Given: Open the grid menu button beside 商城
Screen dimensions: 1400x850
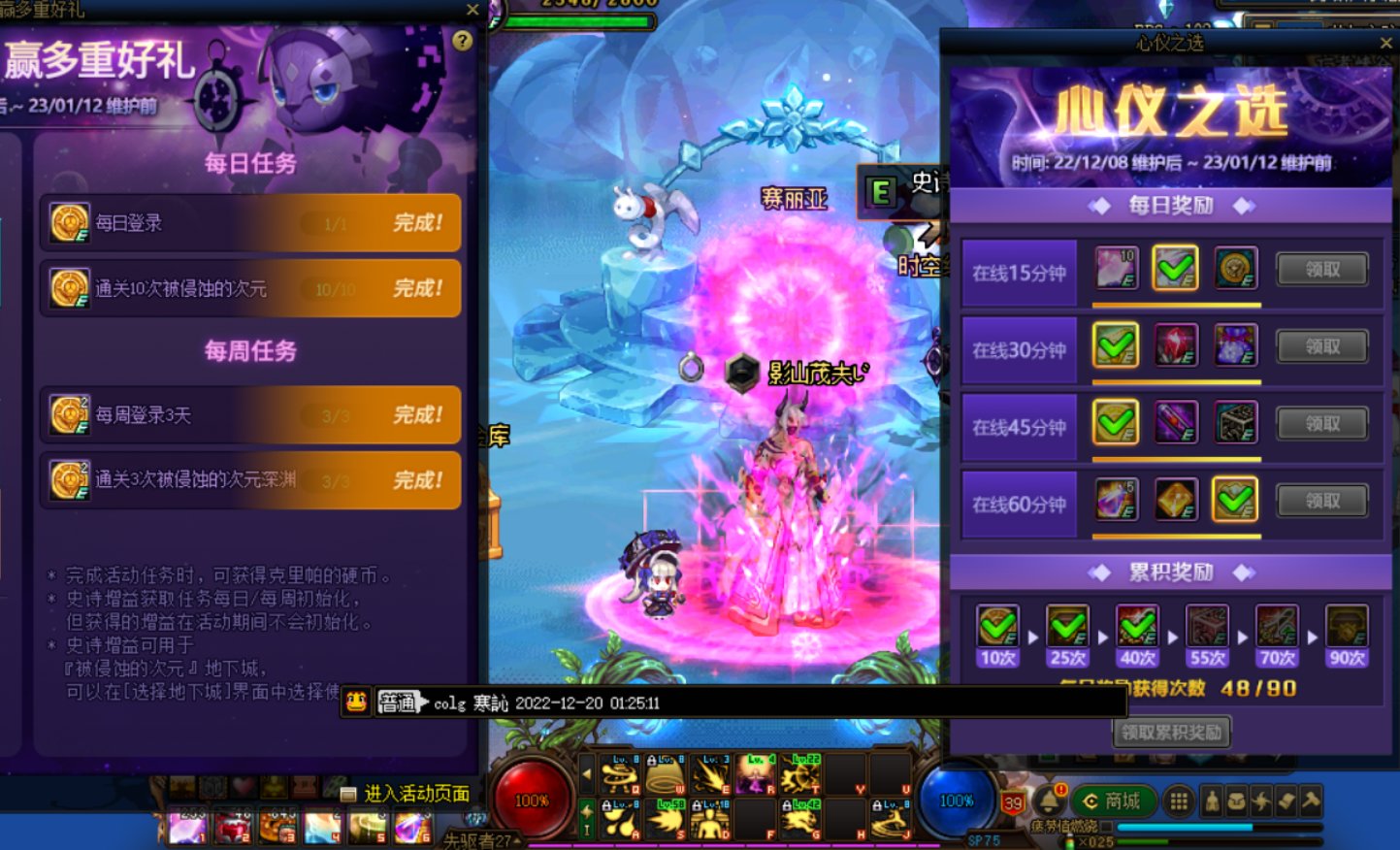Looking at the screenshot, I should coord(1179,801).
